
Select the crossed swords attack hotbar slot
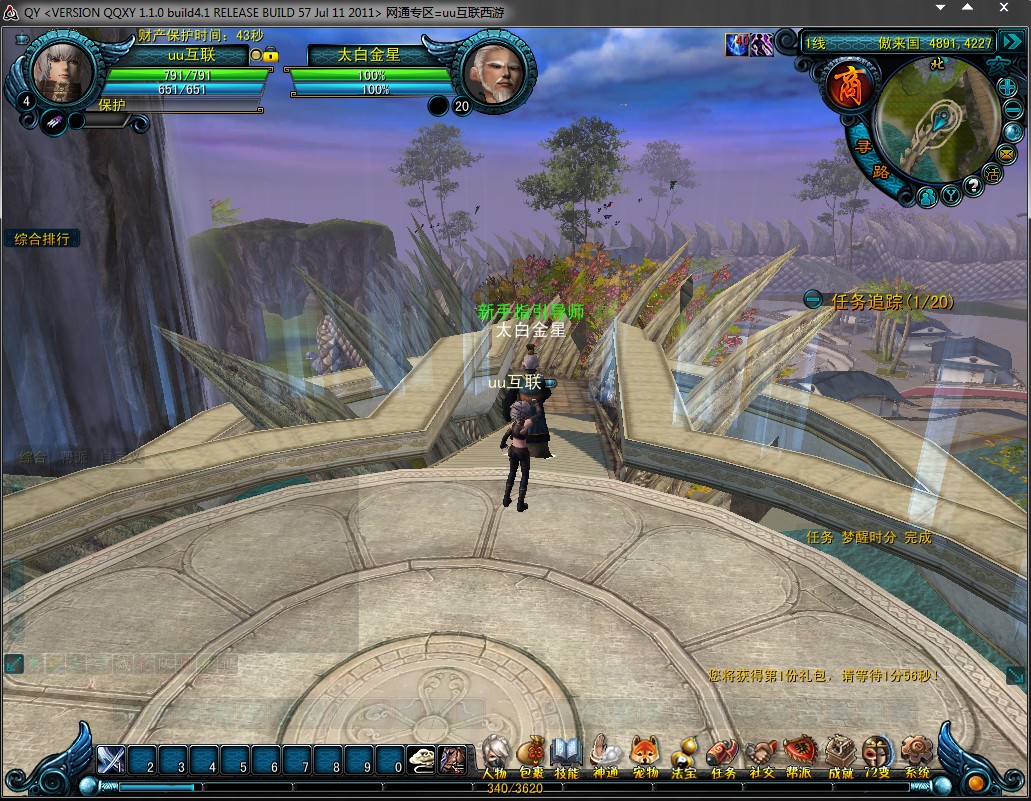(x=110, y=762)
